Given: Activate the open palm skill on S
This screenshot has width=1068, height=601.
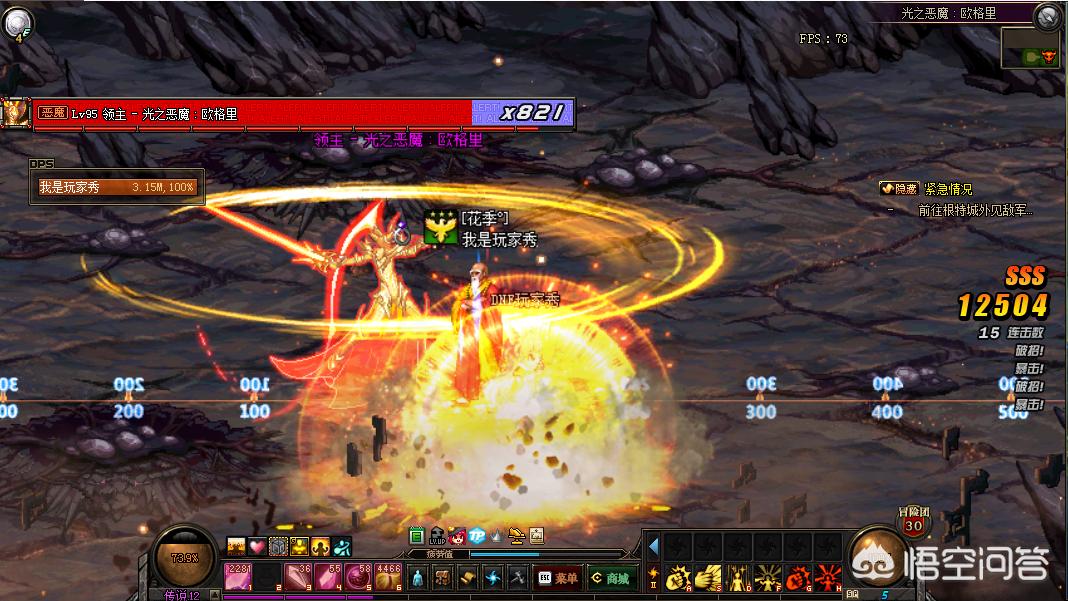Looking at the screenshot, I should pos(709,577).
